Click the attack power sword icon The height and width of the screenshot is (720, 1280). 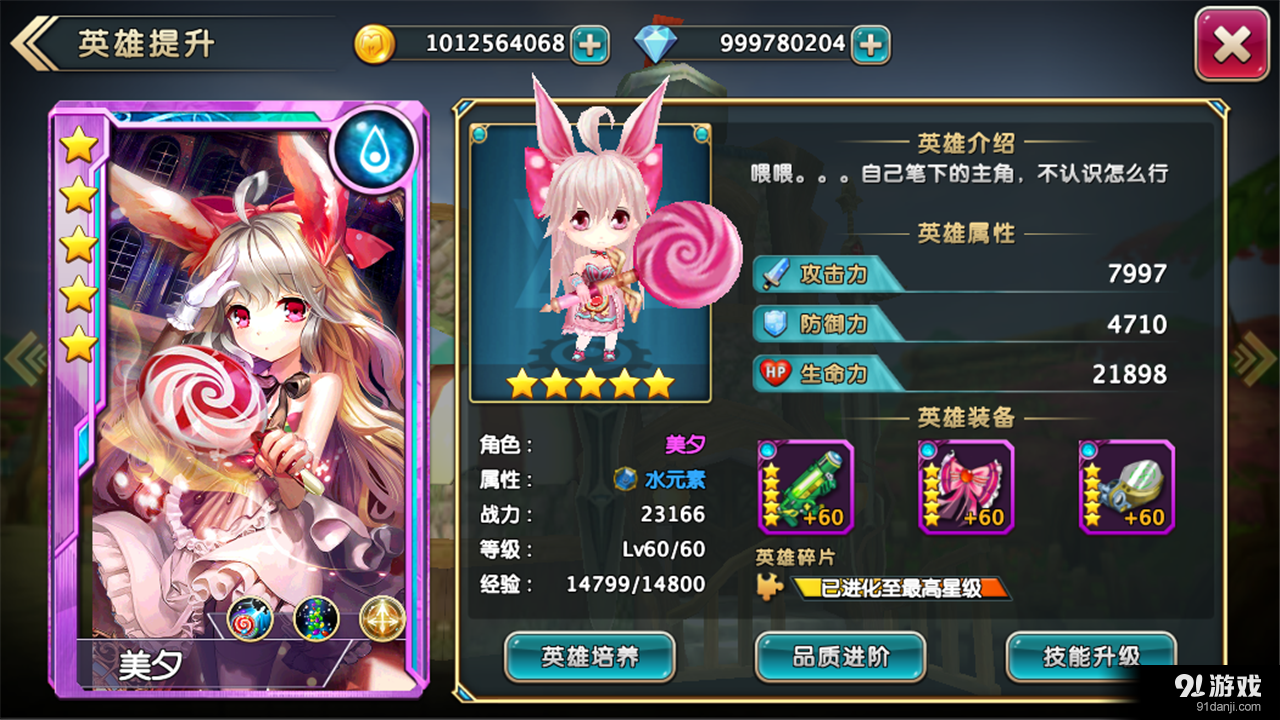point(774,272)
